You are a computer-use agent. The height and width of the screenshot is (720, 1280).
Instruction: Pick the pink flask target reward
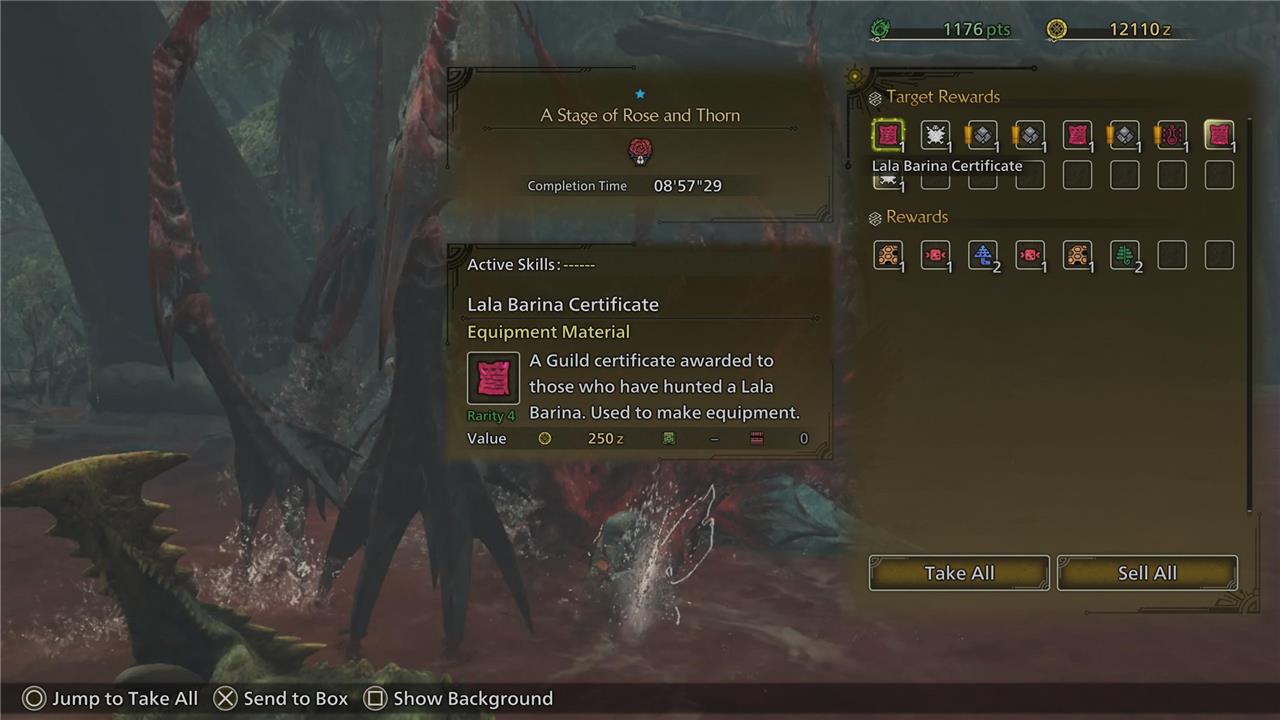pos(1171,135)
